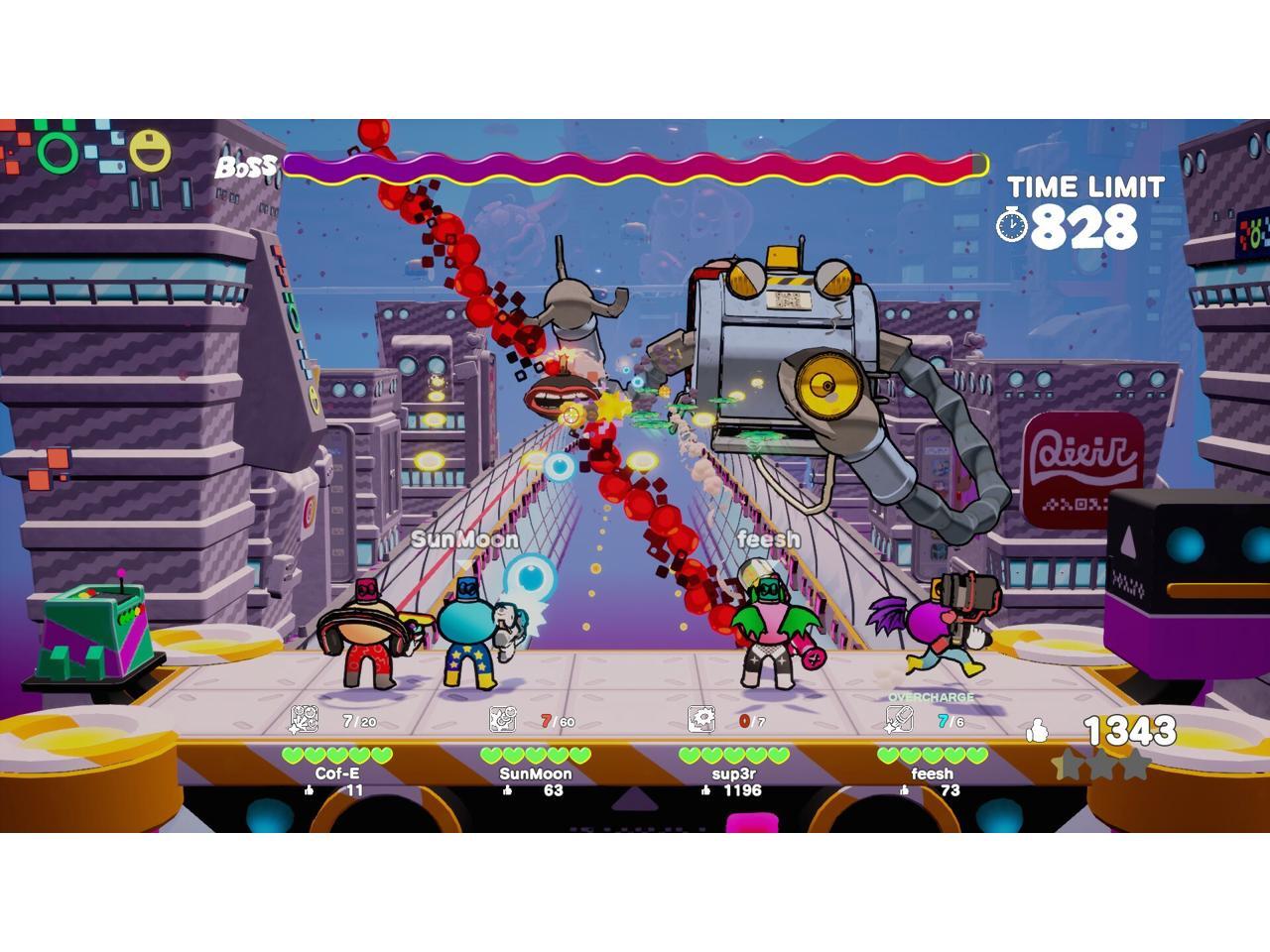Viewport: 1270px width, 952px height.
Task: Click Cof-E's weapon icon
Action: point(304,719)
